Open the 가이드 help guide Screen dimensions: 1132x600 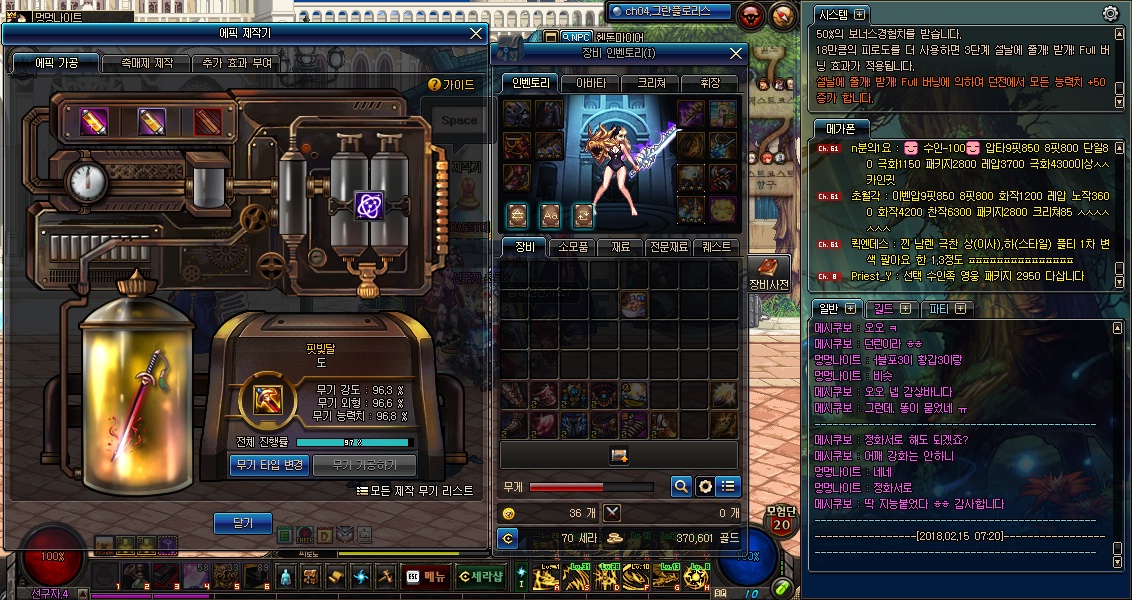pyautogui.click(x=452, y=85)
